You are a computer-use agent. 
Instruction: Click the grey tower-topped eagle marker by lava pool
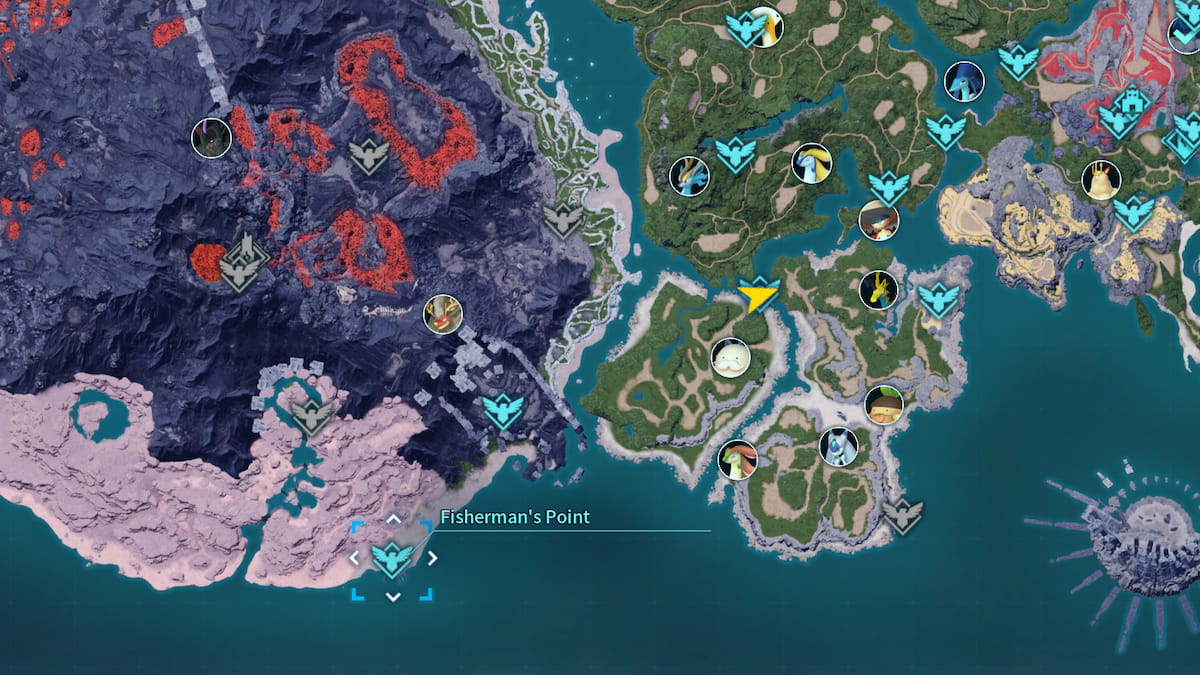(x=241, y=263)
